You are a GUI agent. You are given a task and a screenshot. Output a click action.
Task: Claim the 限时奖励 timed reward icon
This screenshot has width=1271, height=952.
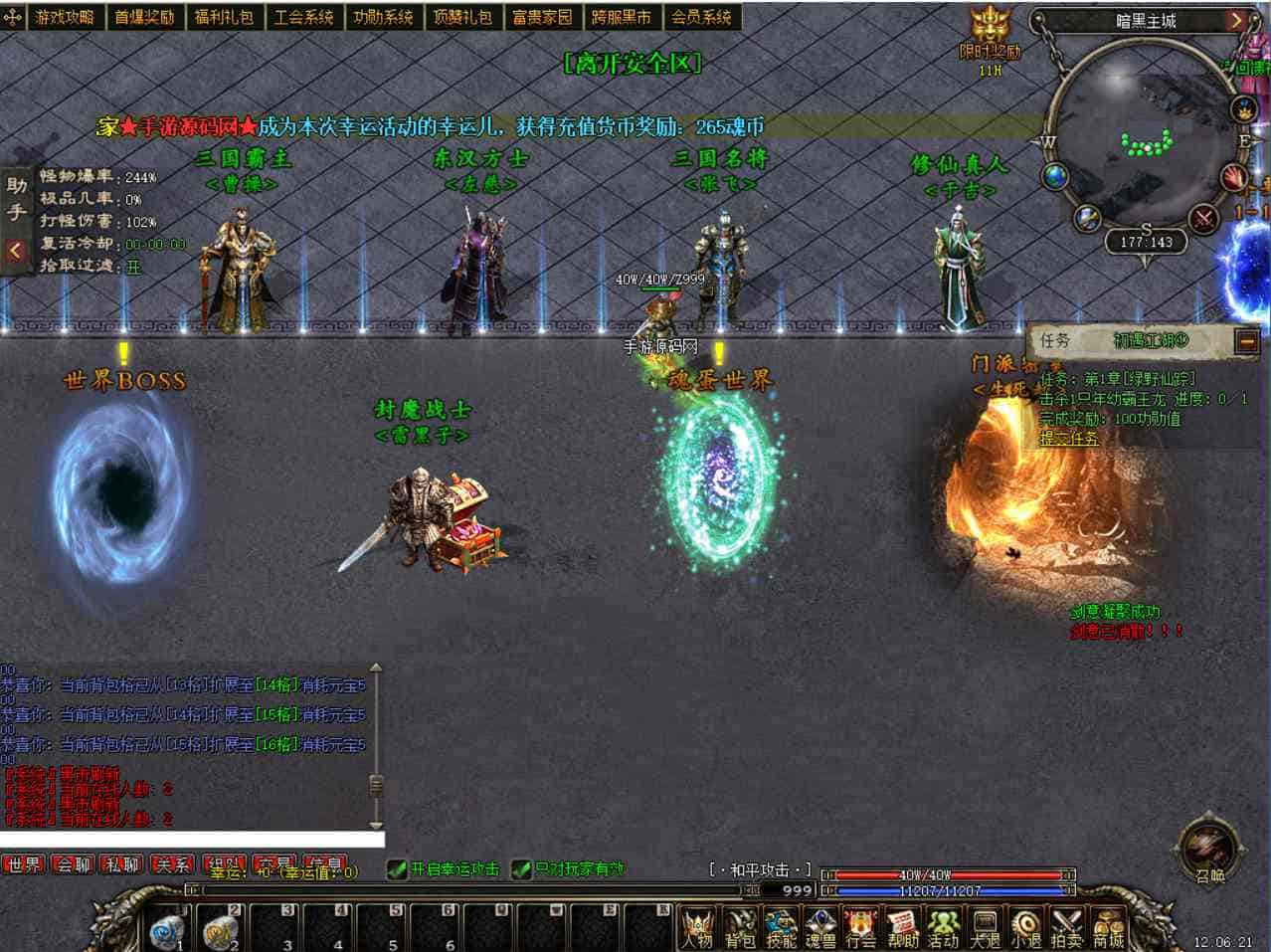990,37
